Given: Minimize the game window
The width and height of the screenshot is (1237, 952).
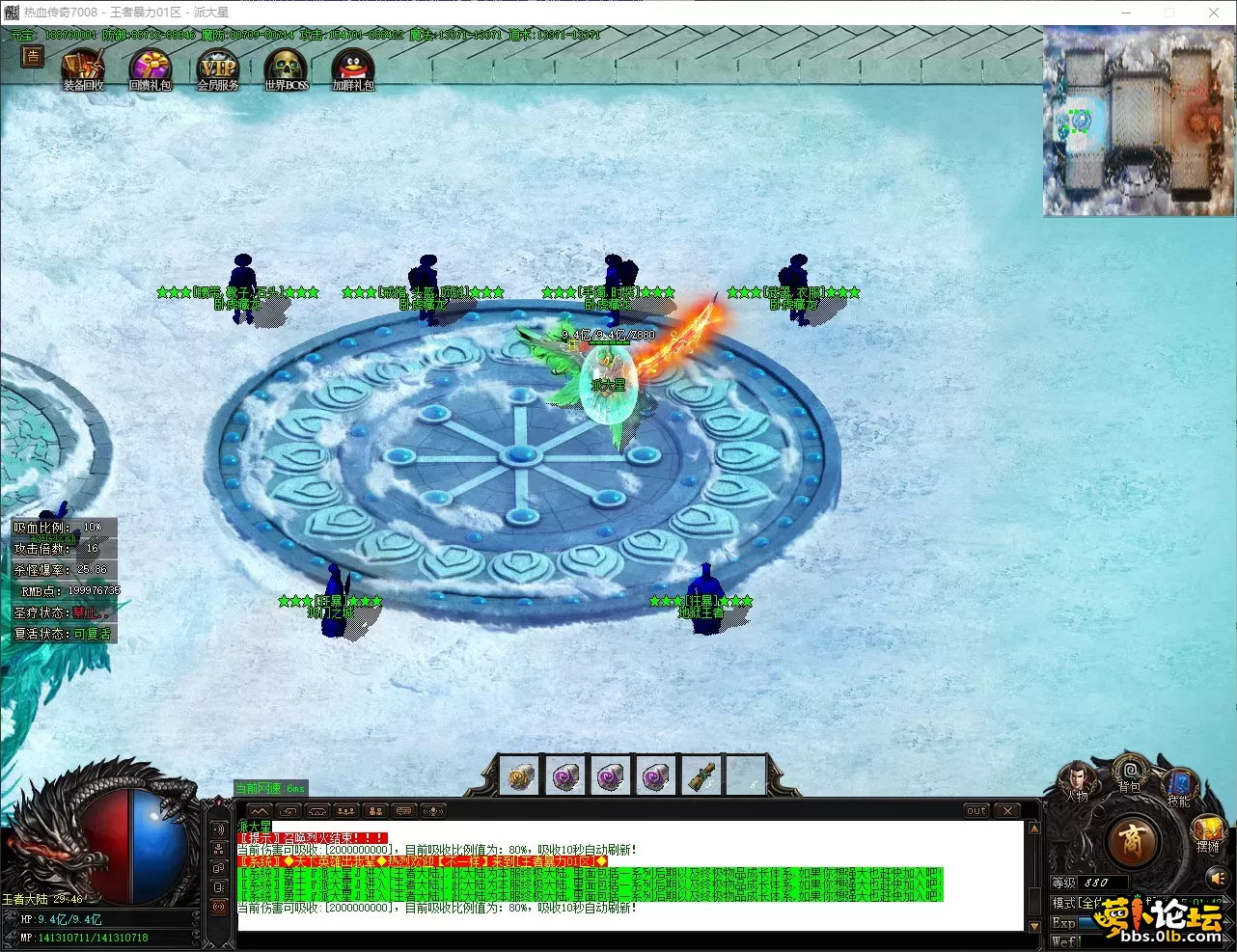Looking at the screenshot, I should click(x=1125, y=13).
